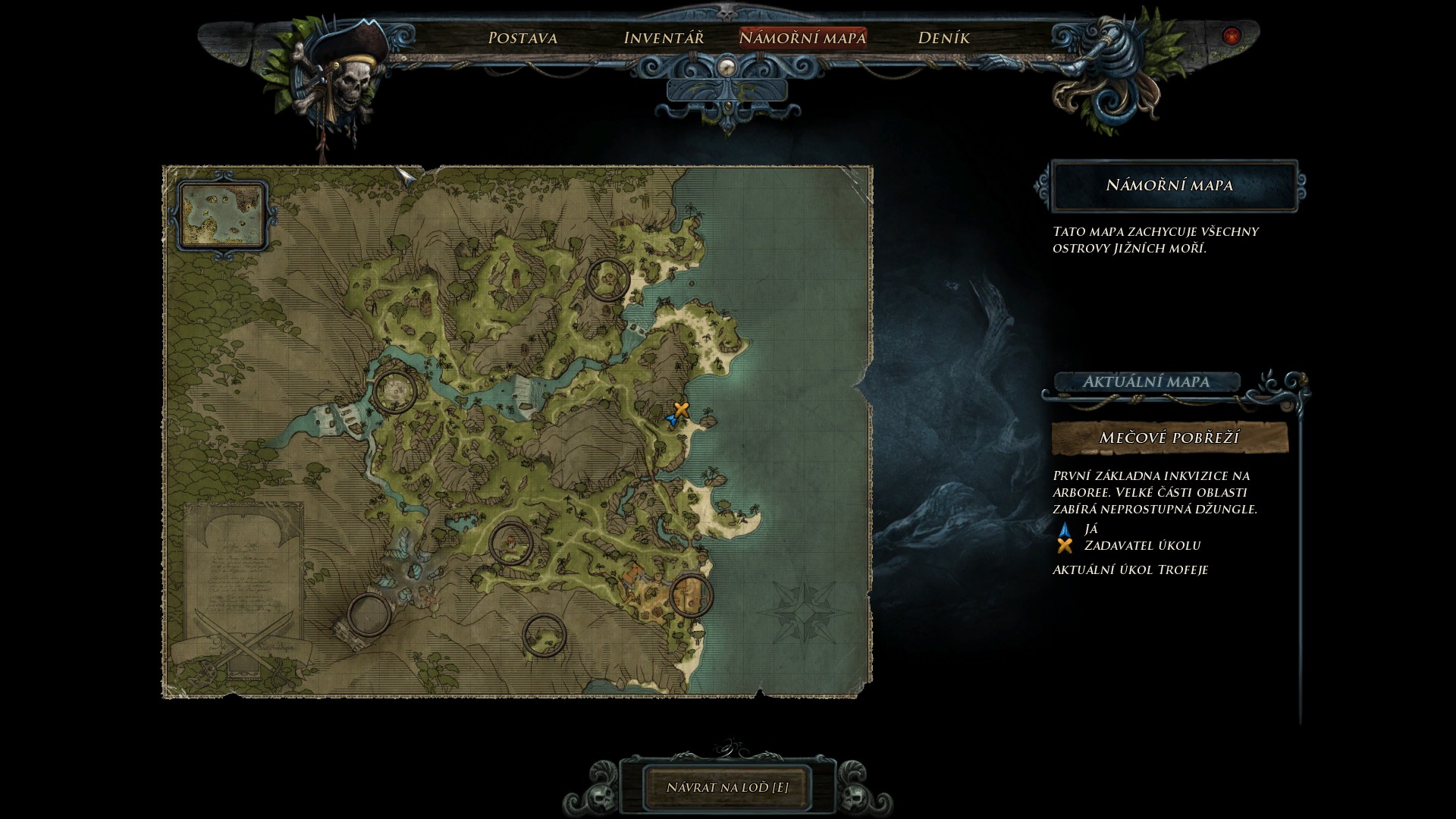Click the orange quest giver marker on map
1456x819 pixels.
(x=682, y=409)
